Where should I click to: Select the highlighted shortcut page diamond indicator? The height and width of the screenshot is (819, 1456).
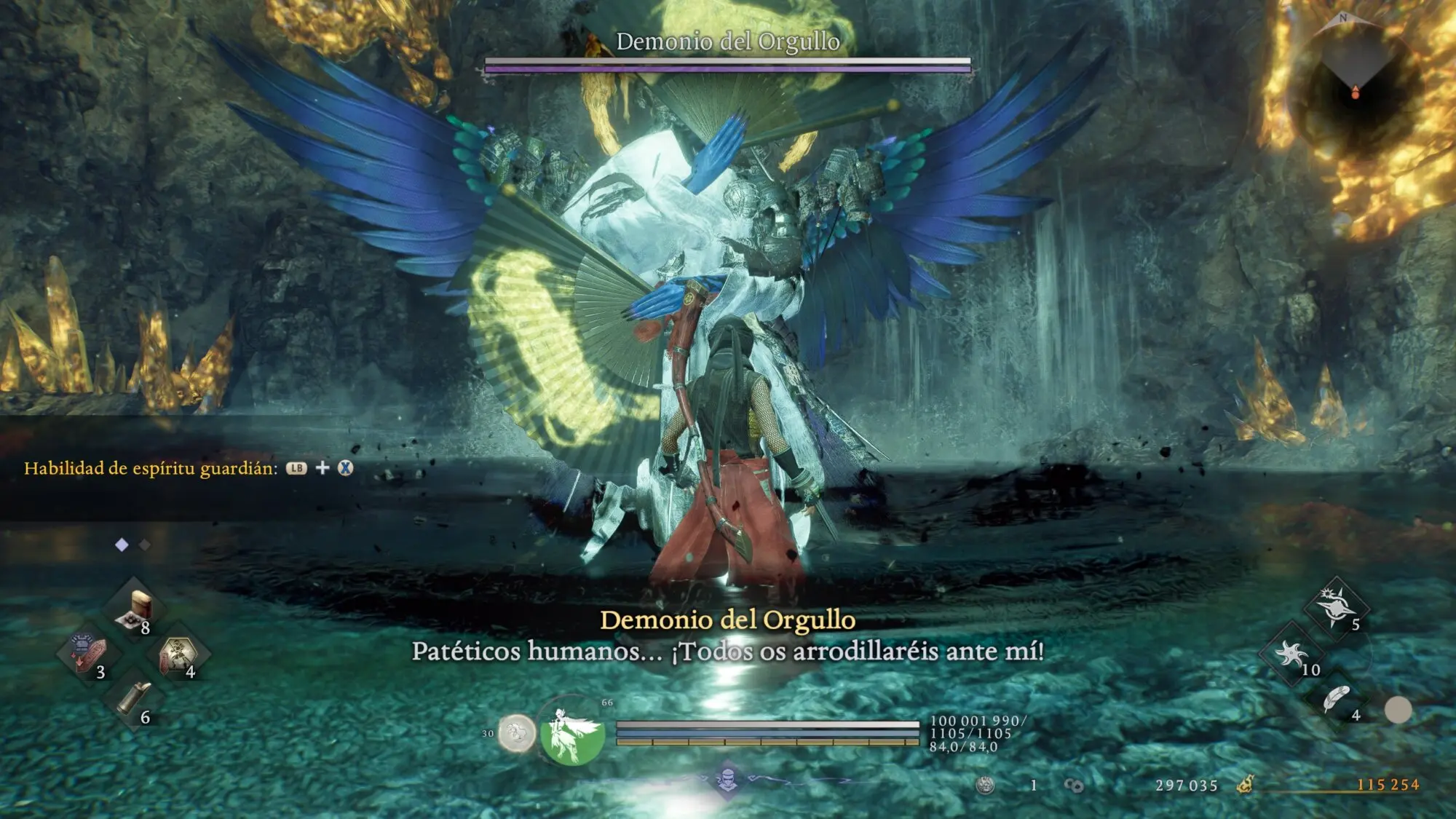tap(122, 545)
